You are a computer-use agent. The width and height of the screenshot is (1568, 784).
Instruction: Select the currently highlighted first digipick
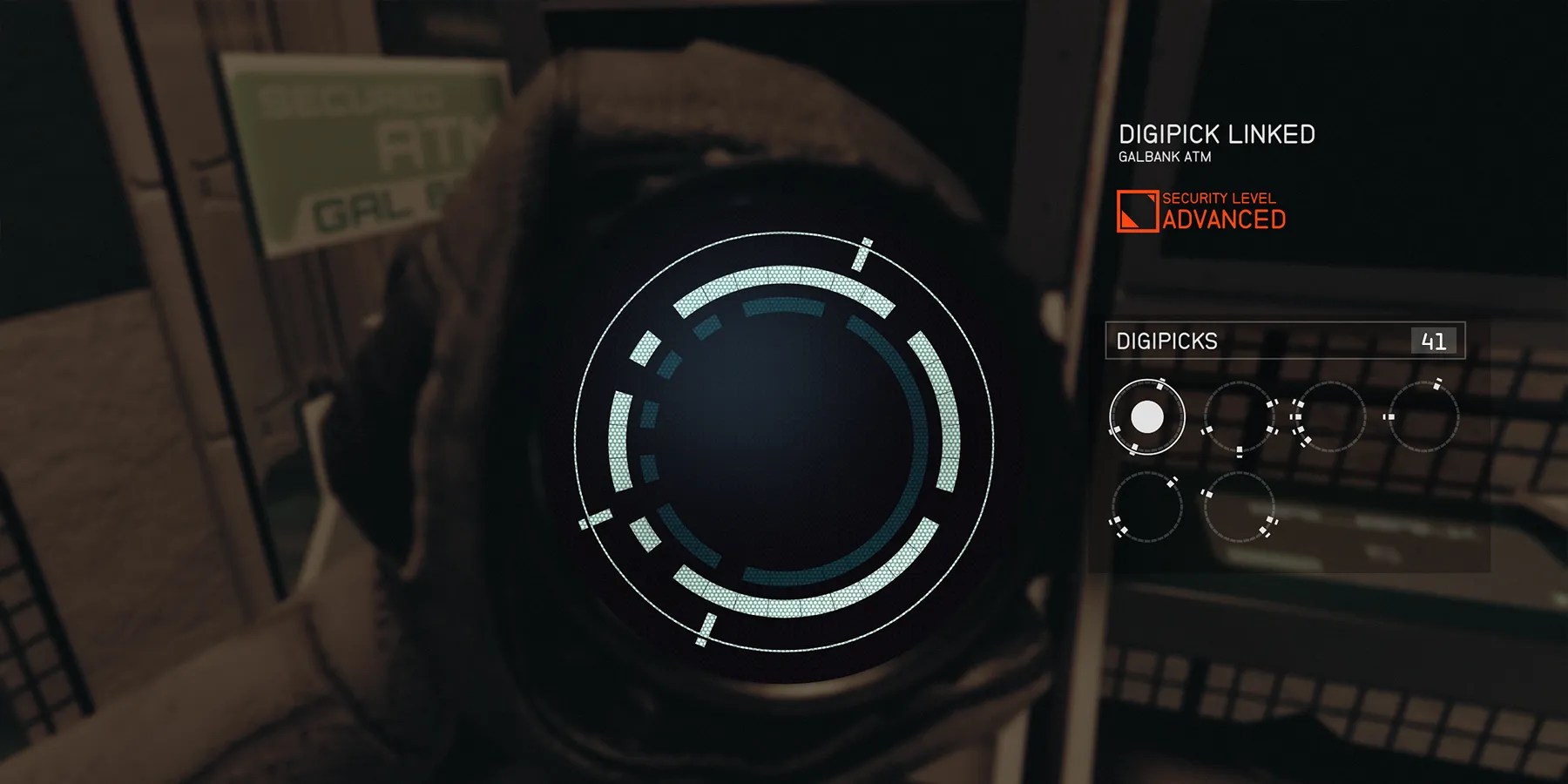(1146, 418)
